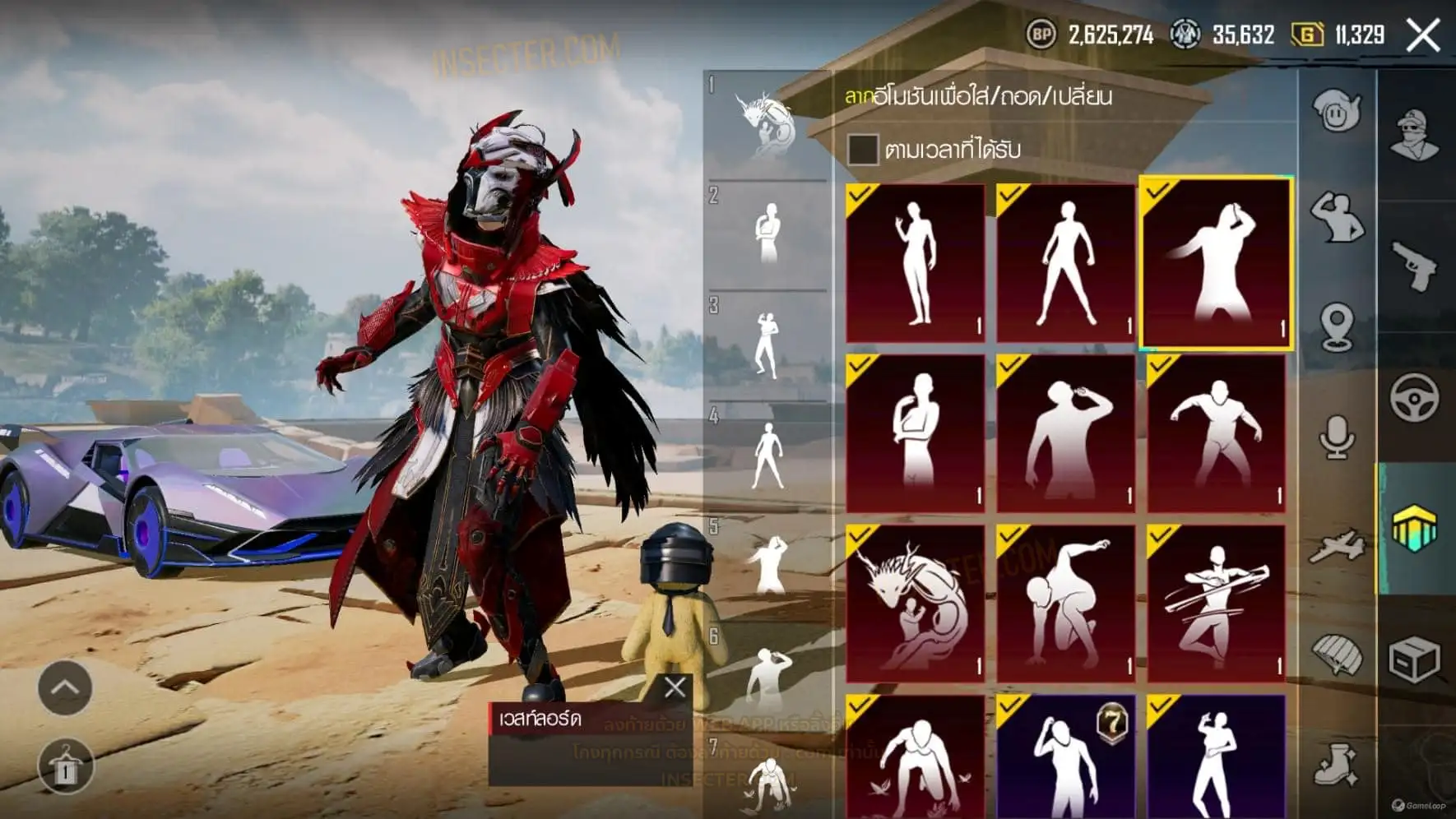Open the character outfit category tab
1456x819 pixels.
(1415, 135)
